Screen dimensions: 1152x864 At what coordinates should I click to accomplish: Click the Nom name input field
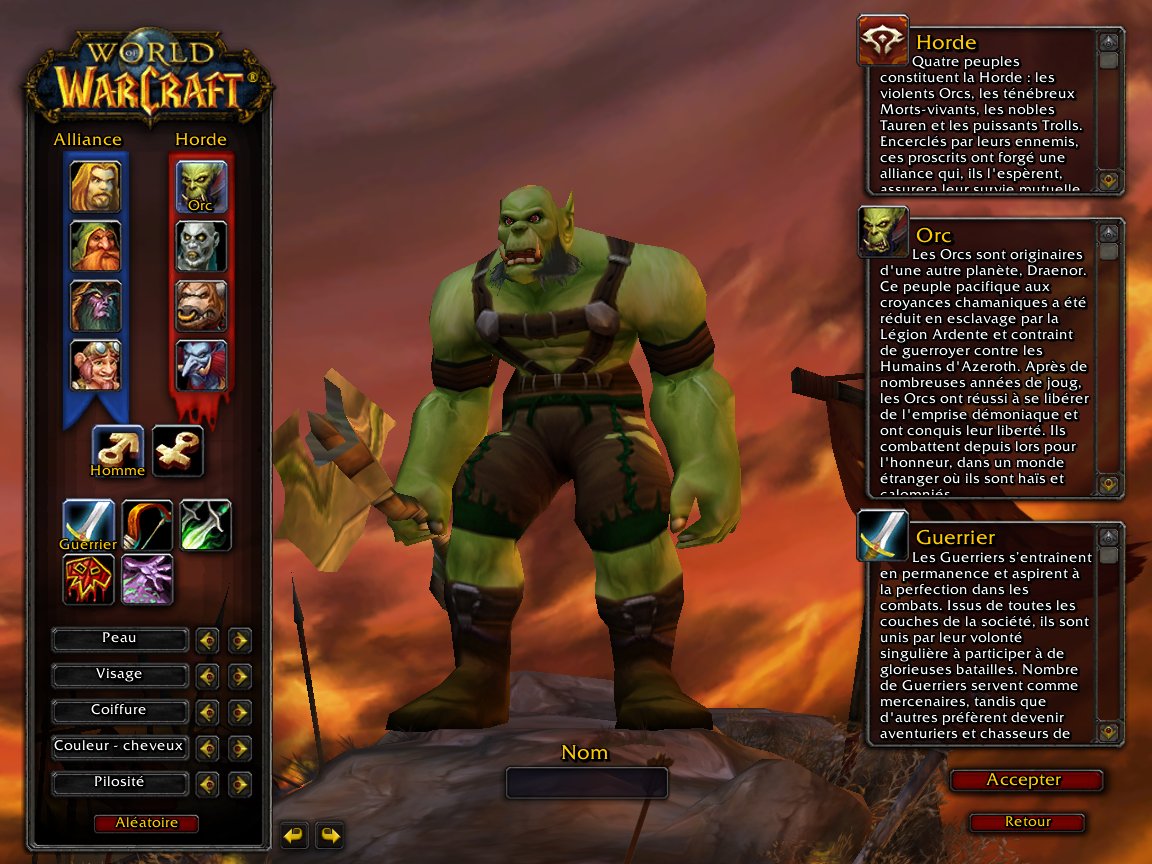(586, 782)
